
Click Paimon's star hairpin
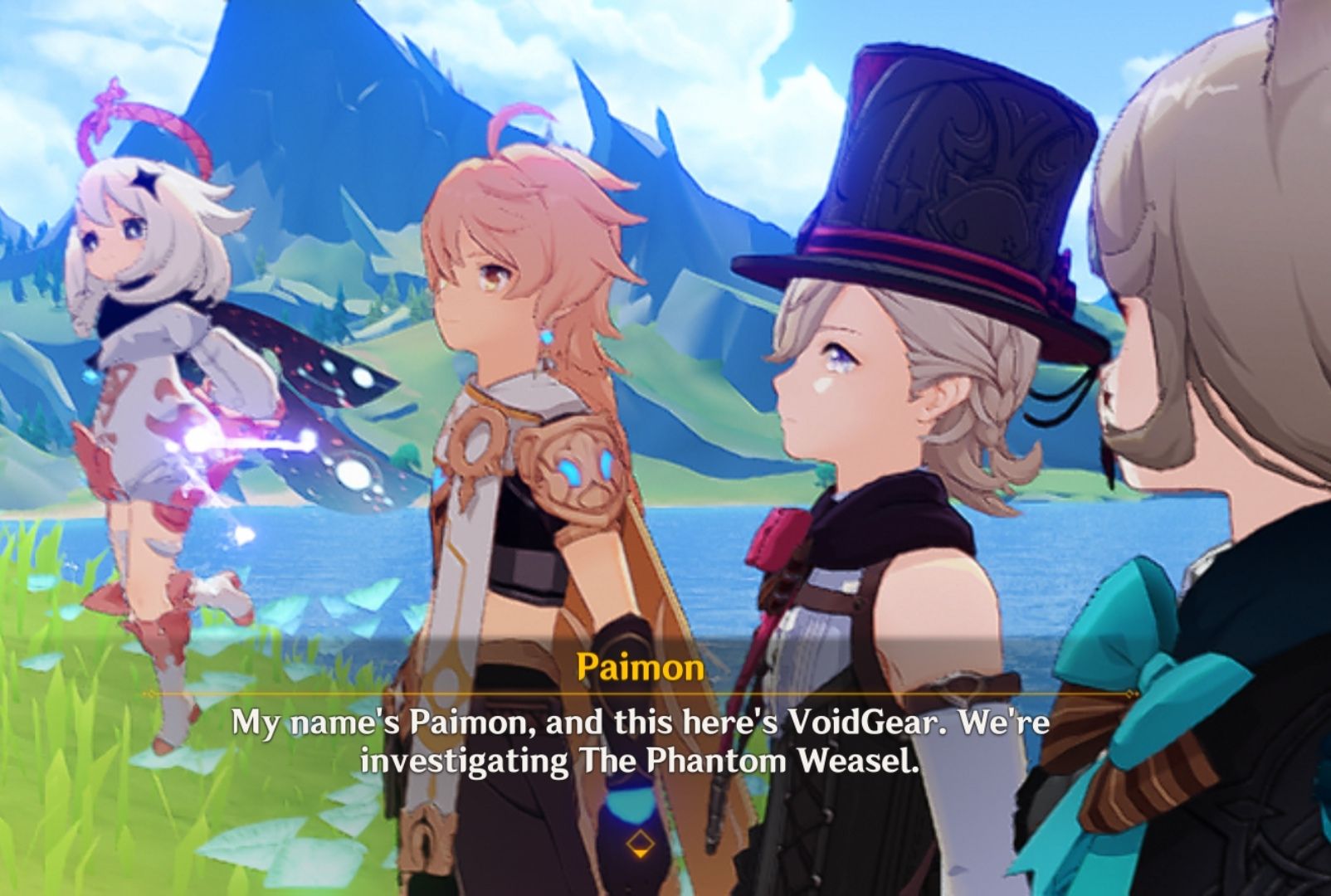pyautogui.click(x=146, y=182)
